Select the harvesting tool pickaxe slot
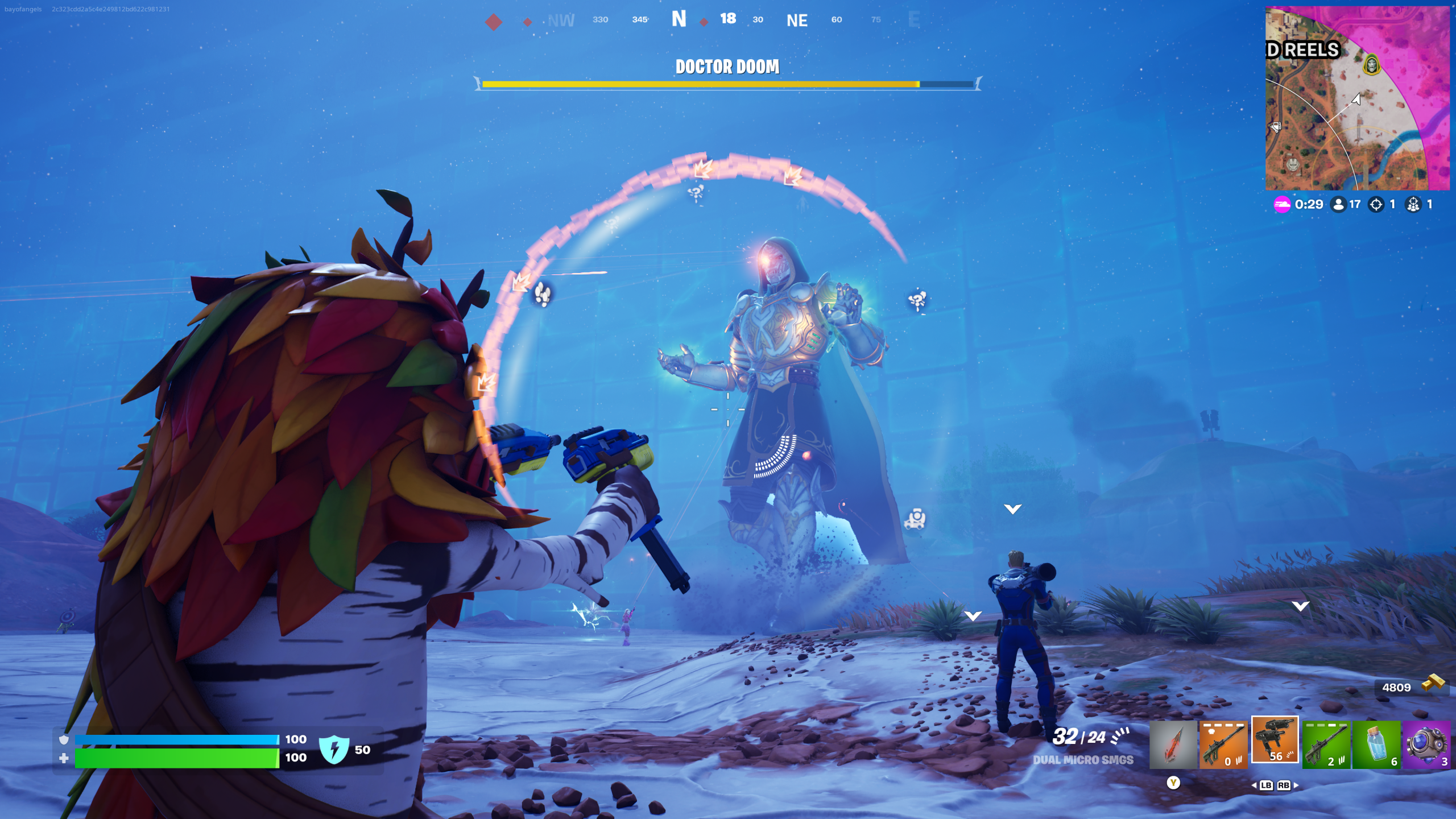 [1173, 744]
